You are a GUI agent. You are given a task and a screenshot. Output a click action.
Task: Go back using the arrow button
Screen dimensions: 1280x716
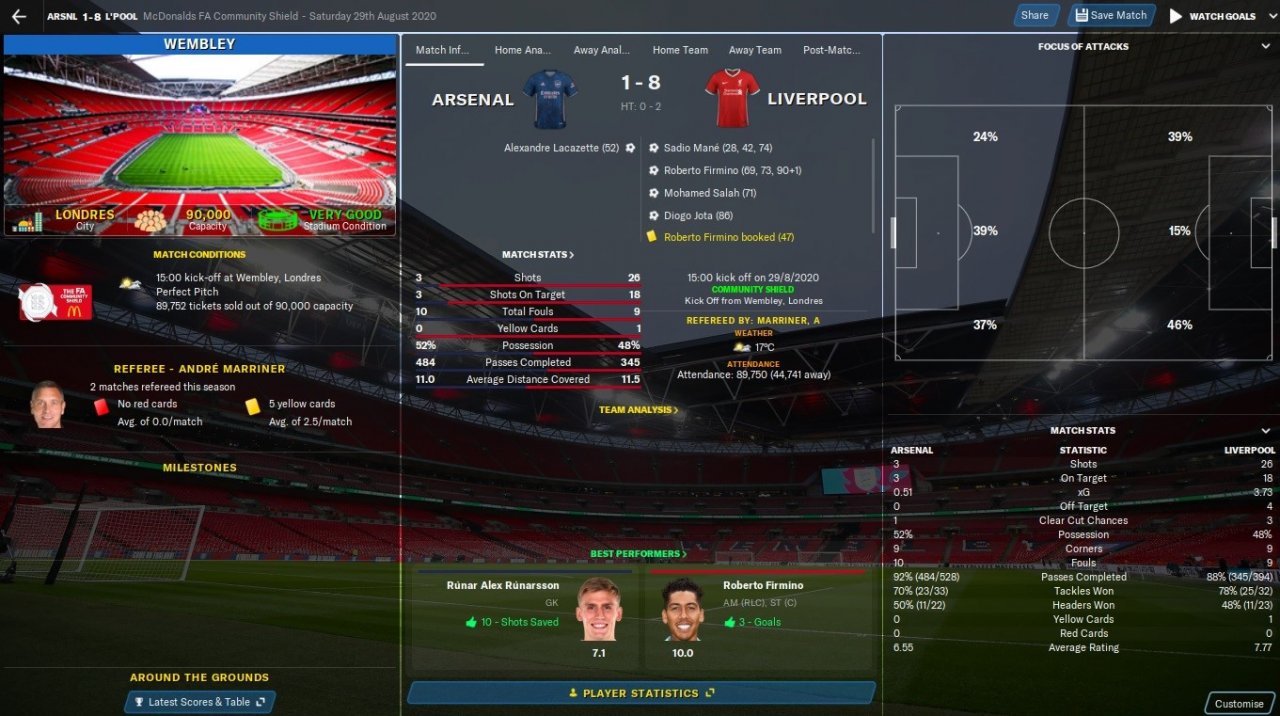[x=18, y=16]
